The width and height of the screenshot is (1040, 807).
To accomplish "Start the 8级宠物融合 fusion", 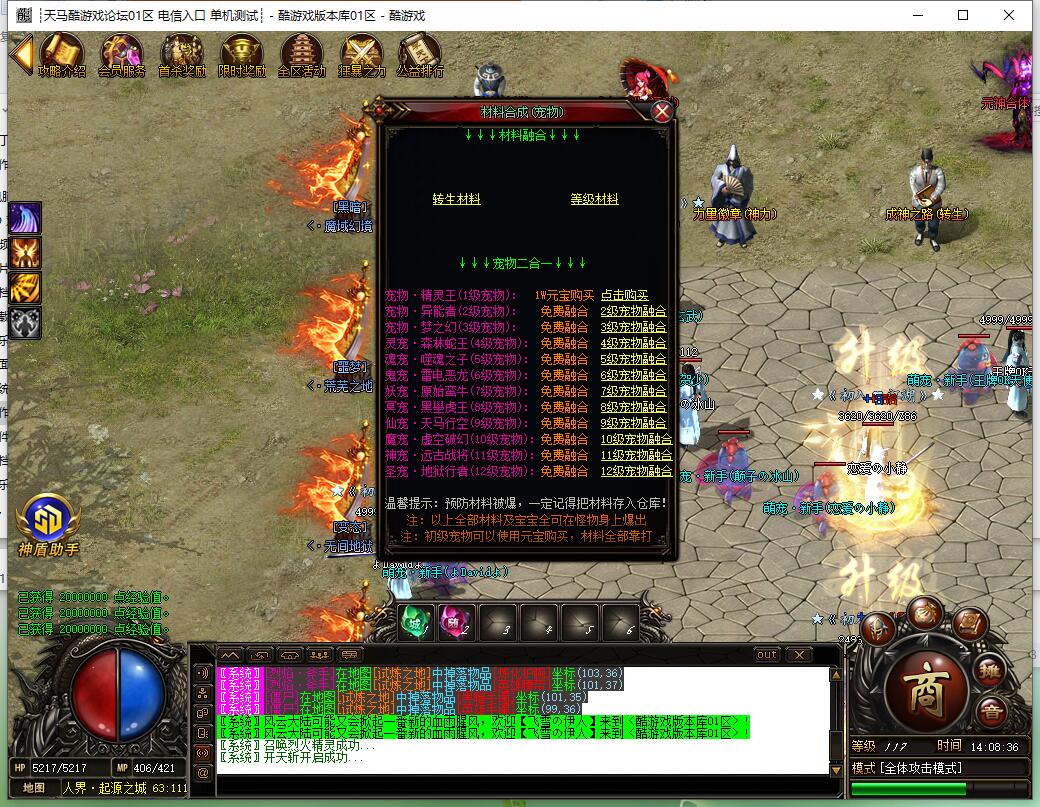I will click(633, 408).
